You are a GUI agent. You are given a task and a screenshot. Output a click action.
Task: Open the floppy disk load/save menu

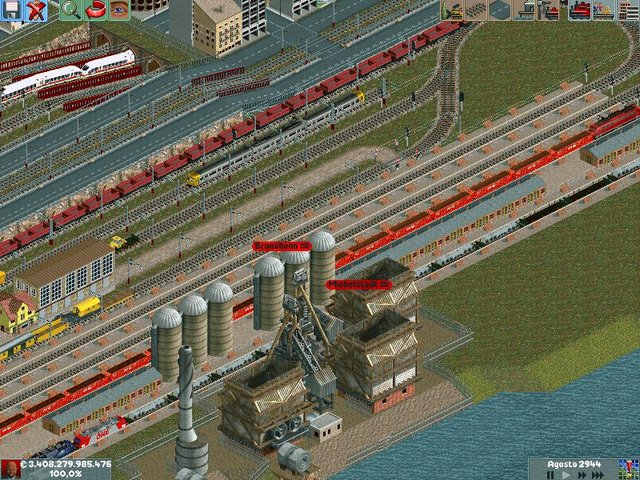(12, 11)
